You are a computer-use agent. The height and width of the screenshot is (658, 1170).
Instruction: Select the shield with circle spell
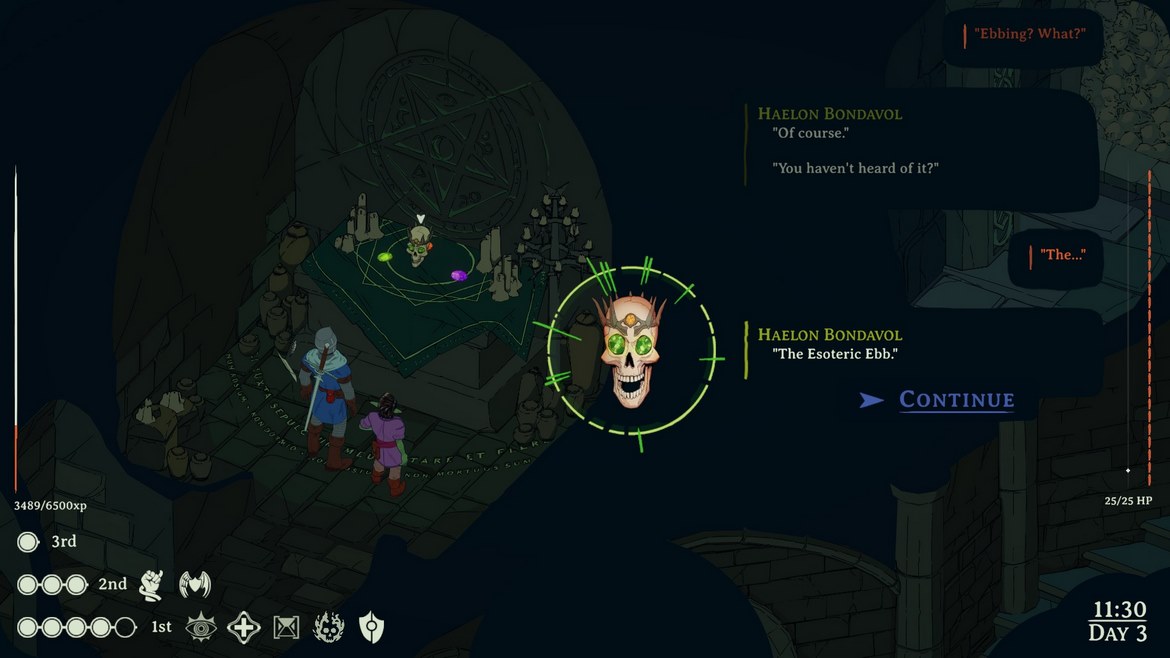tap(372, 628)
